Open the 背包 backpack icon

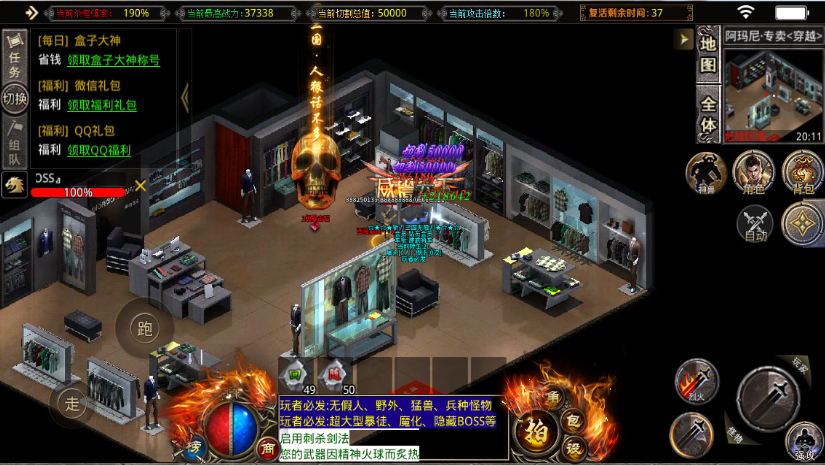click(x=801, y=172)
